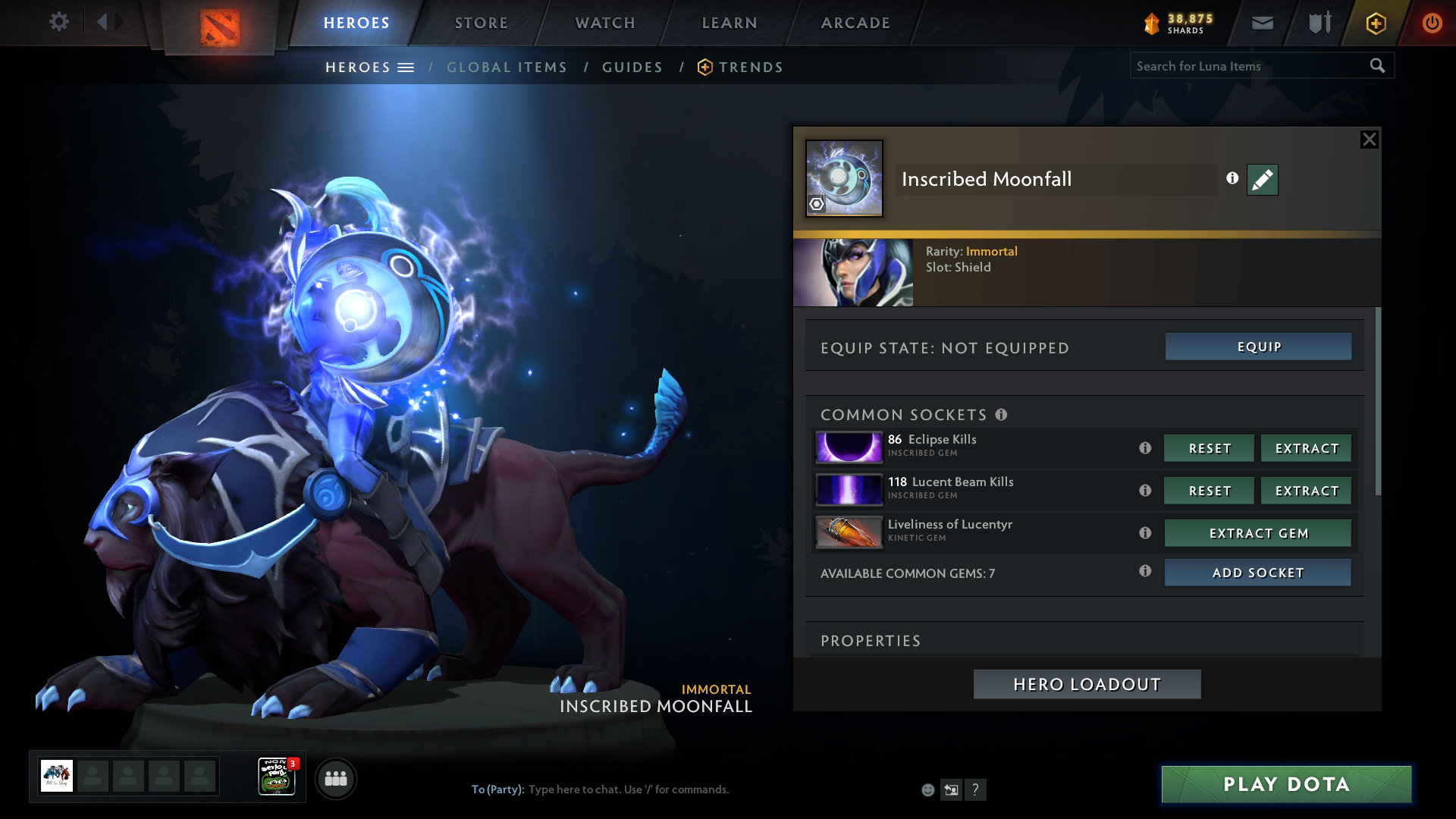Open the Hero Loadout
The height and width of the screenshot is (819, 1456).
(1087, 684)
